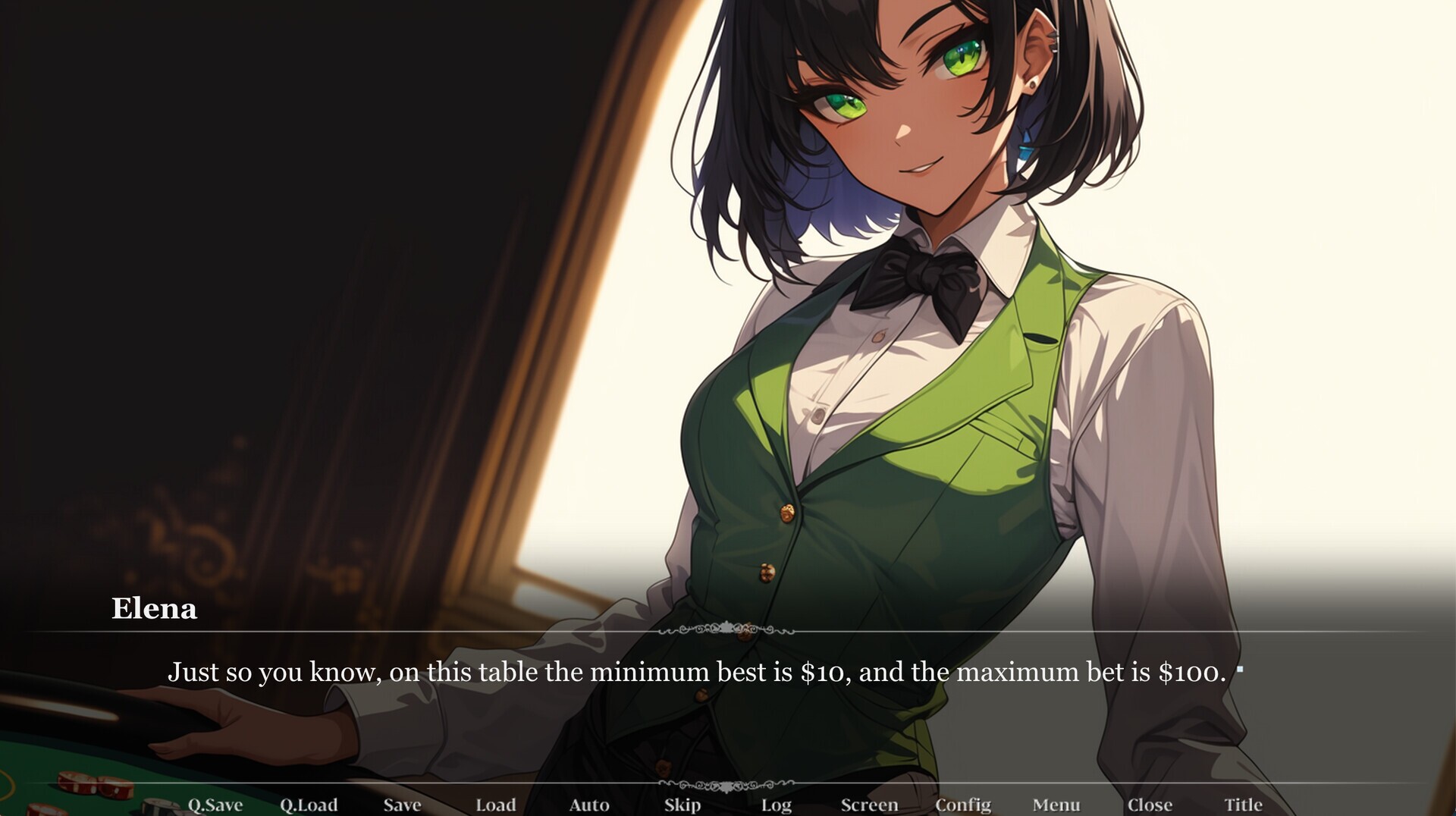Quick save the game with Q.Save
Viewport: 1456px width, 816px height.
[x=215, y=805]
